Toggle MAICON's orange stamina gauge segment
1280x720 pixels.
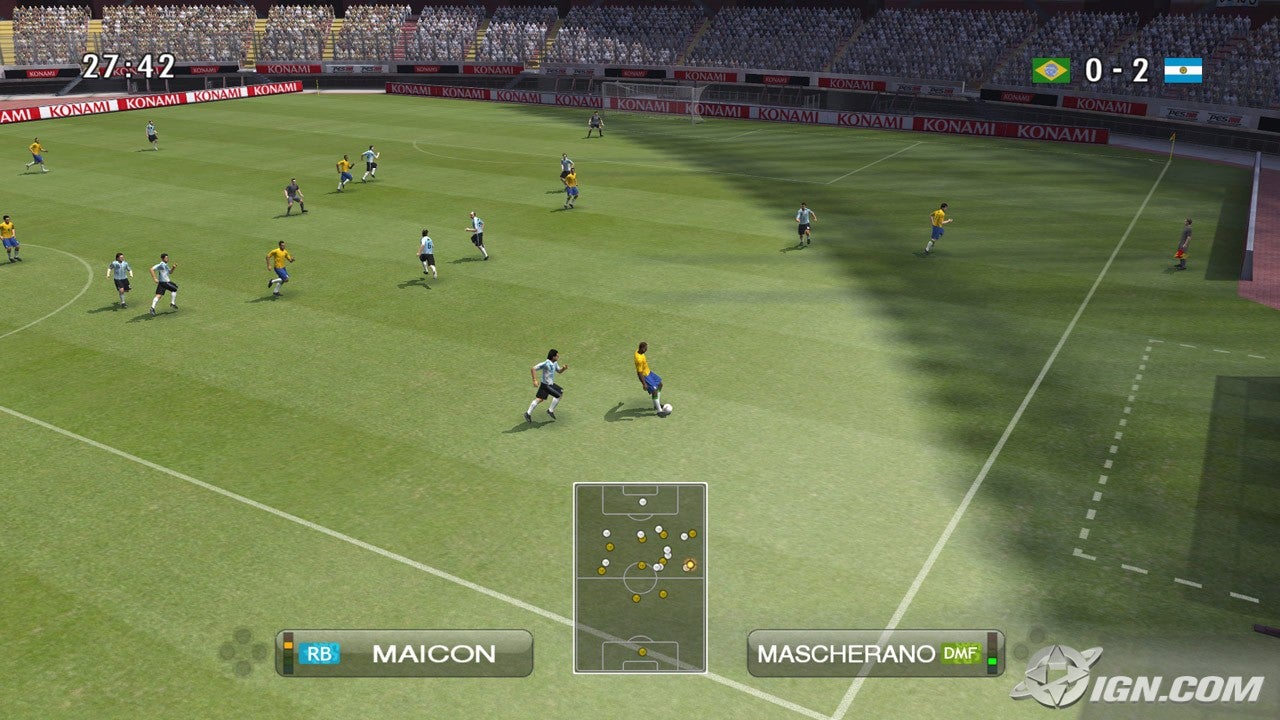(287, 644)
